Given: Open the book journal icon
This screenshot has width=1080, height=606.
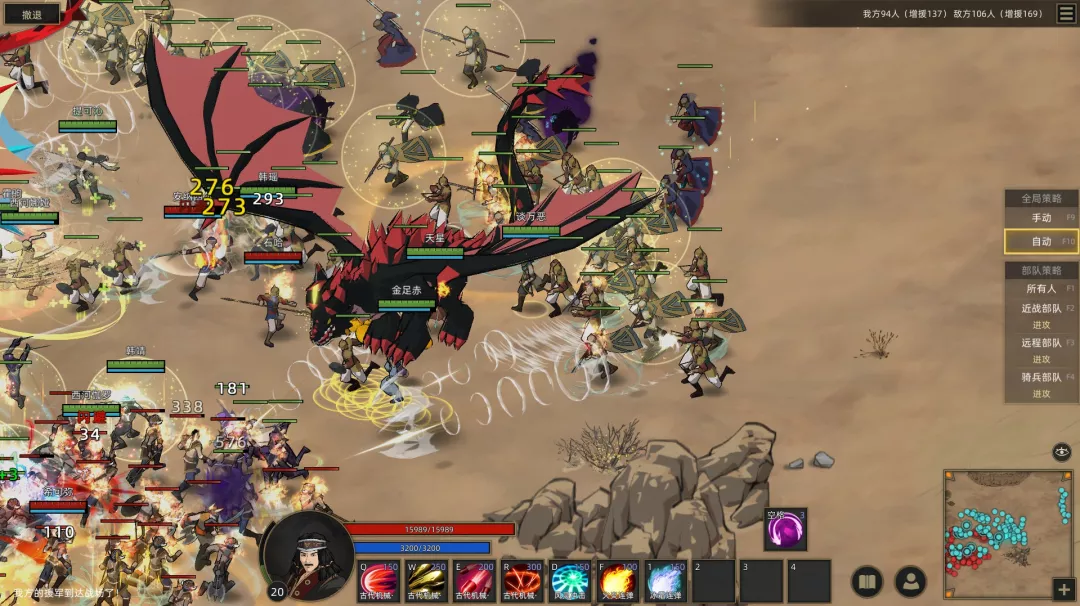Looking at the screenshot, I should [x=867, y=582].
